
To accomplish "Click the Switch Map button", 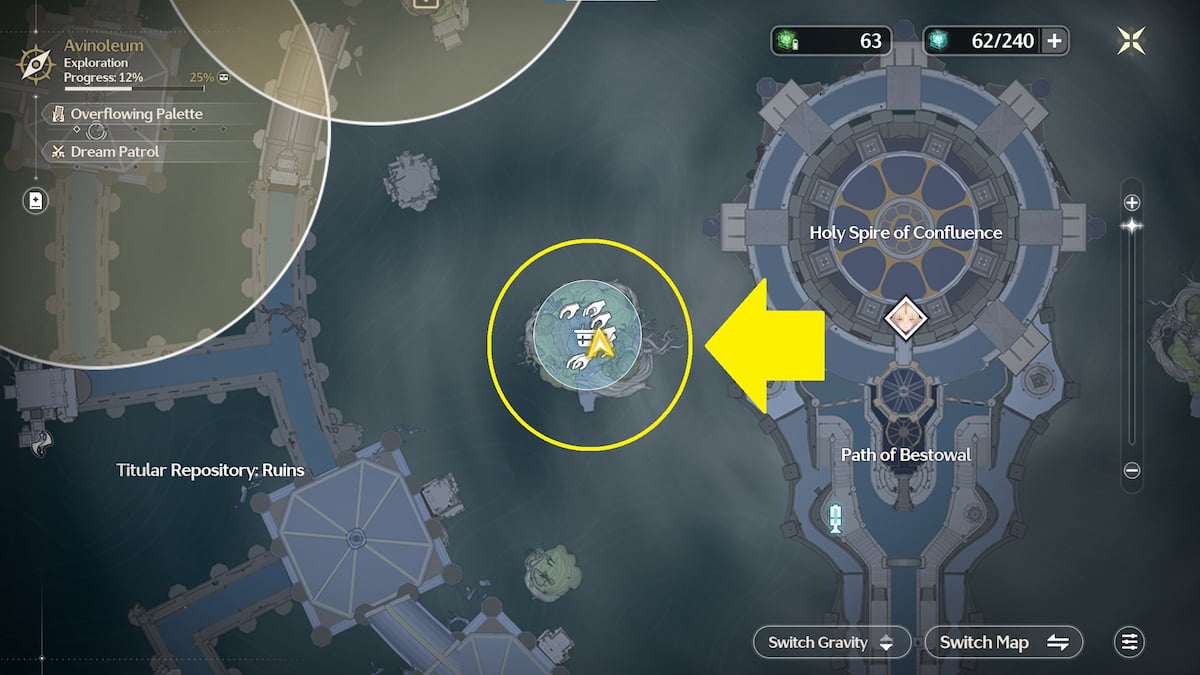I will (1004, 642).
